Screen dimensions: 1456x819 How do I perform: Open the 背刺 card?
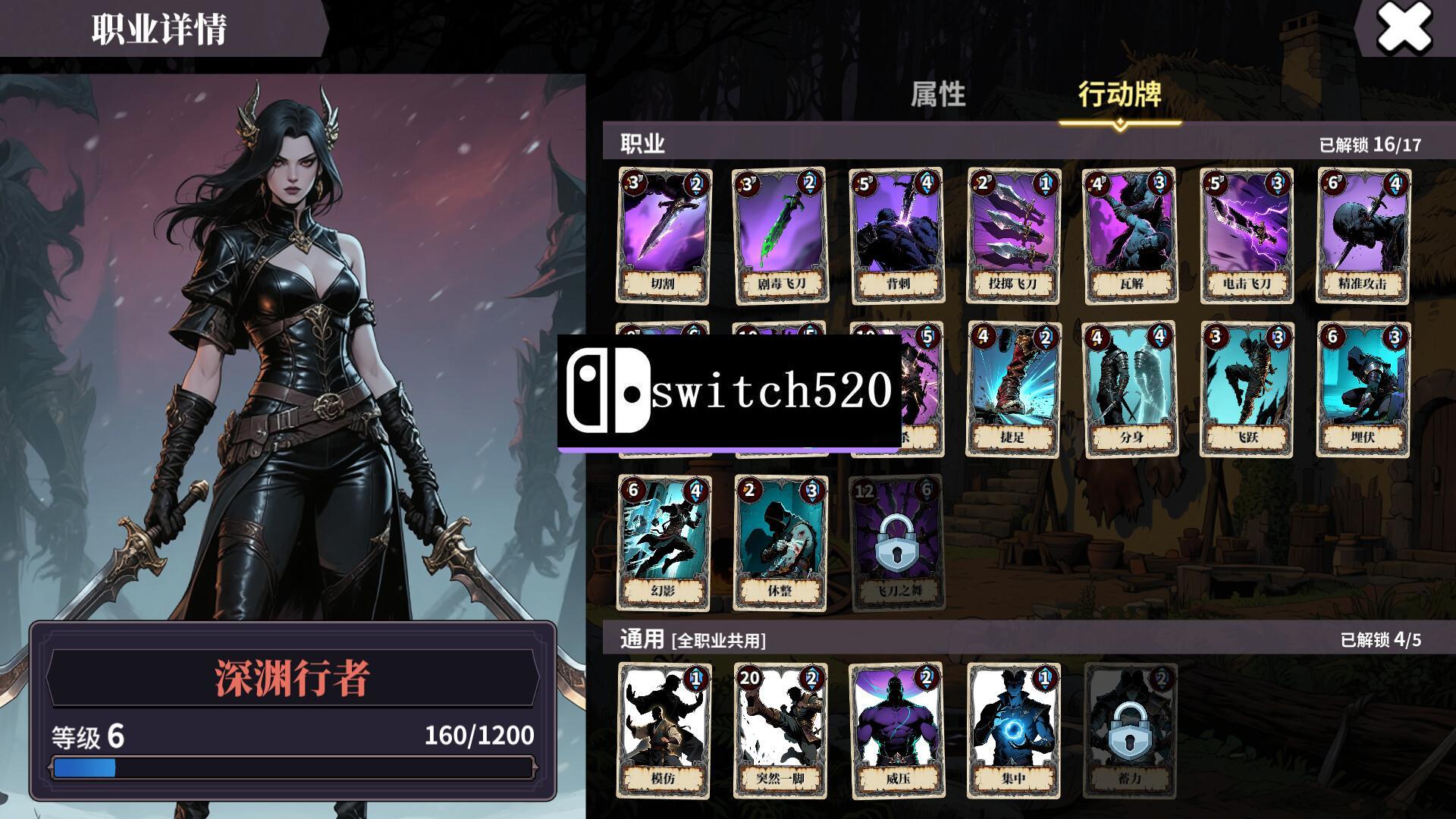point(896,235)
